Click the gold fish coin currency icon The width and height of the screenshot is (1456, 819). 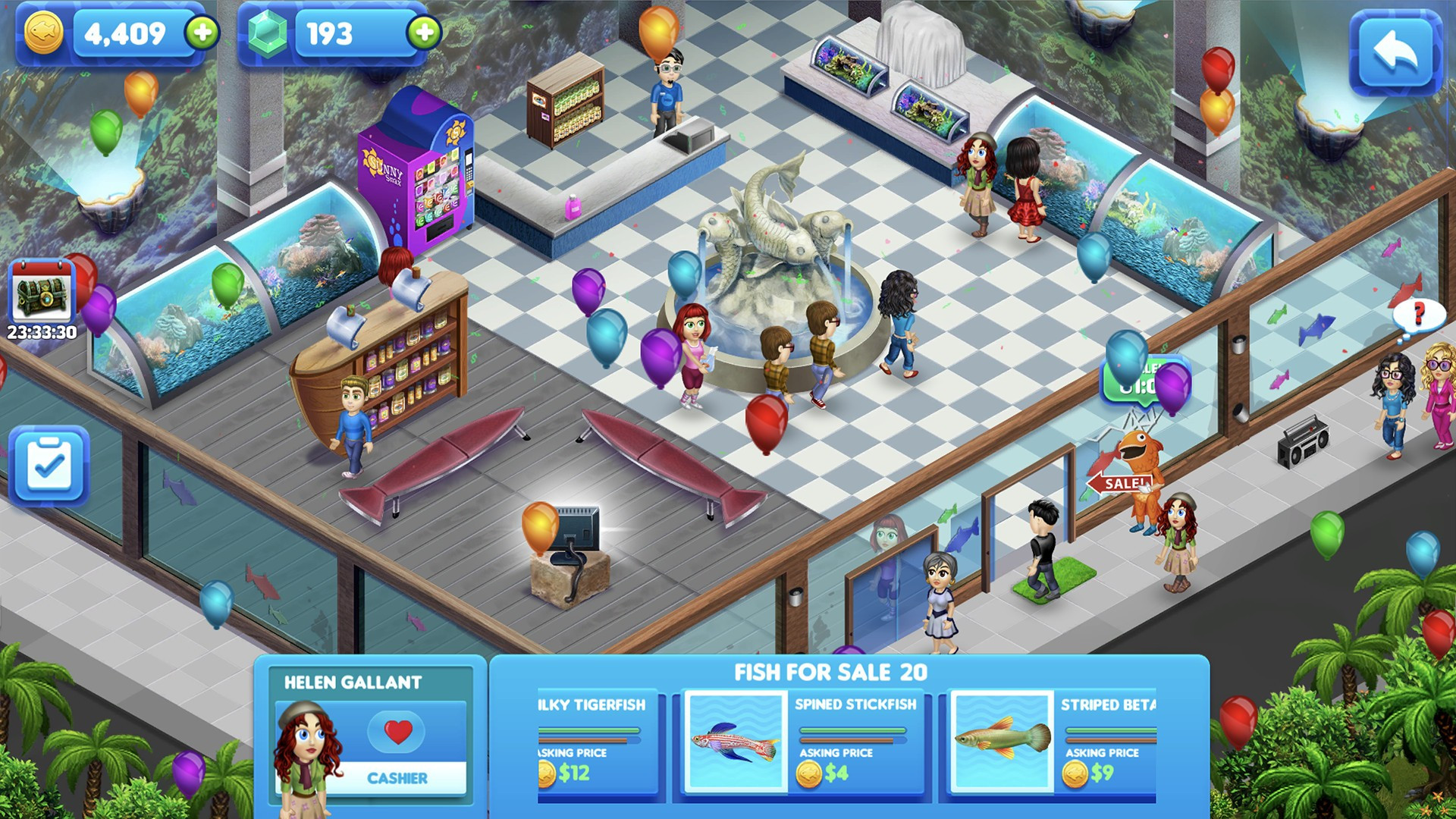pyautogui.click(x=44, y=32)
